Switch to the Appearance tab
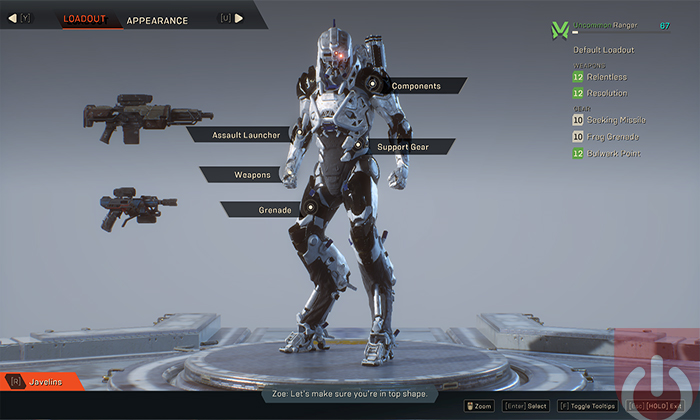Screen dimensions: 700x420 click(157, 20)
